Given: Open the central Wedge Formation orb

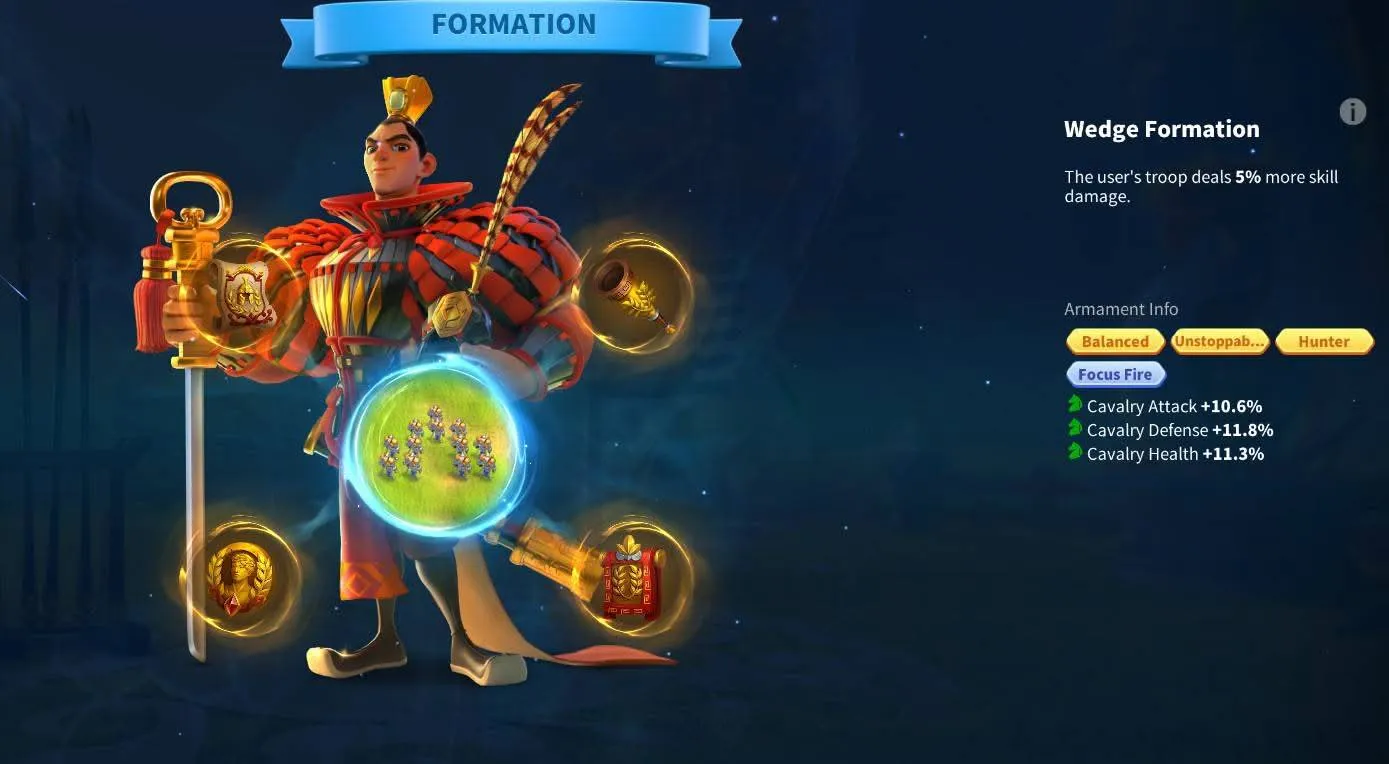Looking at the screenshot, I should pyautogui.click(x=437, y=447).
